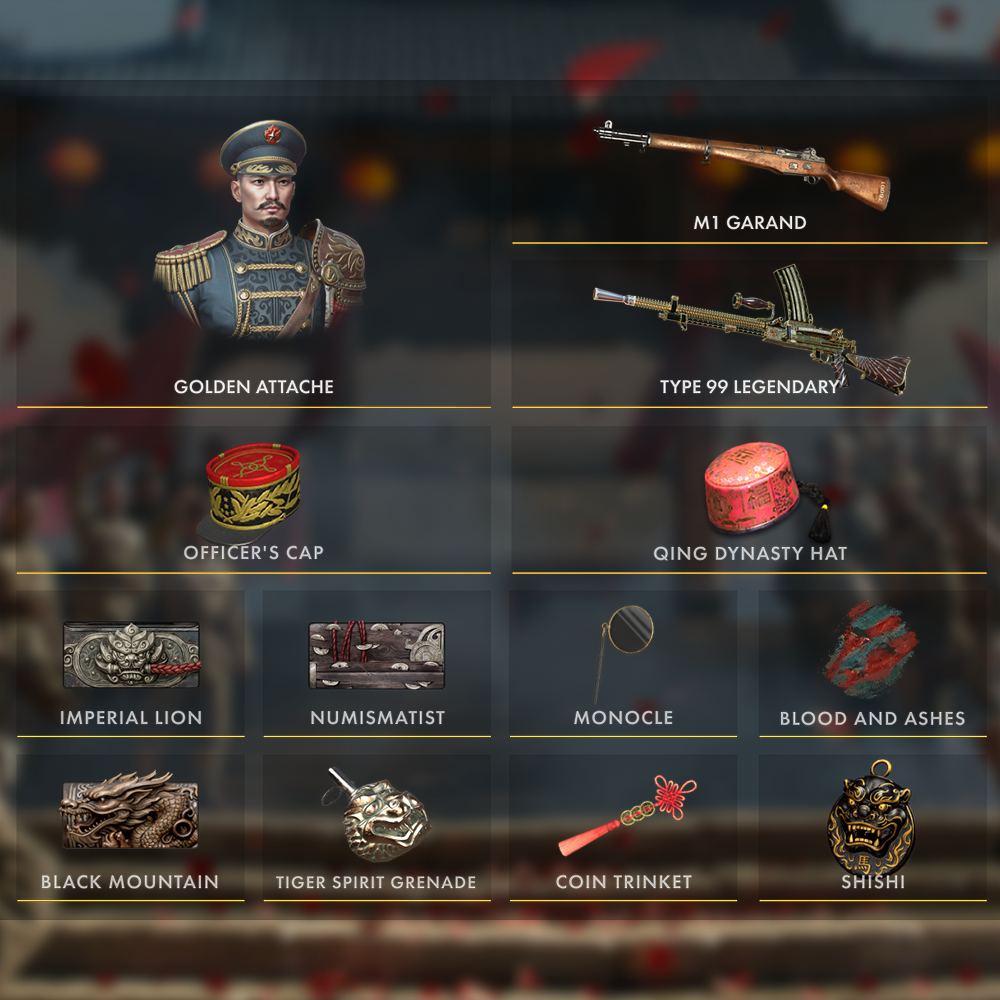The width and height of the screenshot is (1000, 1000).
Task: Select the Imperial Lion item tile
Action: (x=131, y=662)
